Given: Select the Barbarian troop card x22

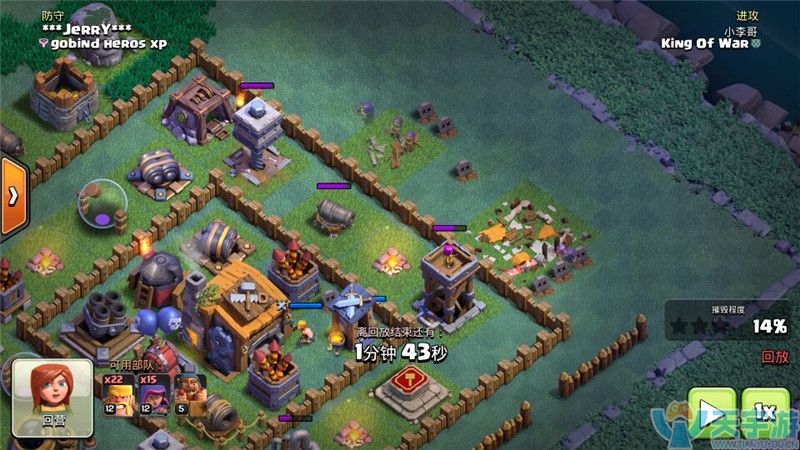Looking at the screenshot, I should click(x=115, y=395).
